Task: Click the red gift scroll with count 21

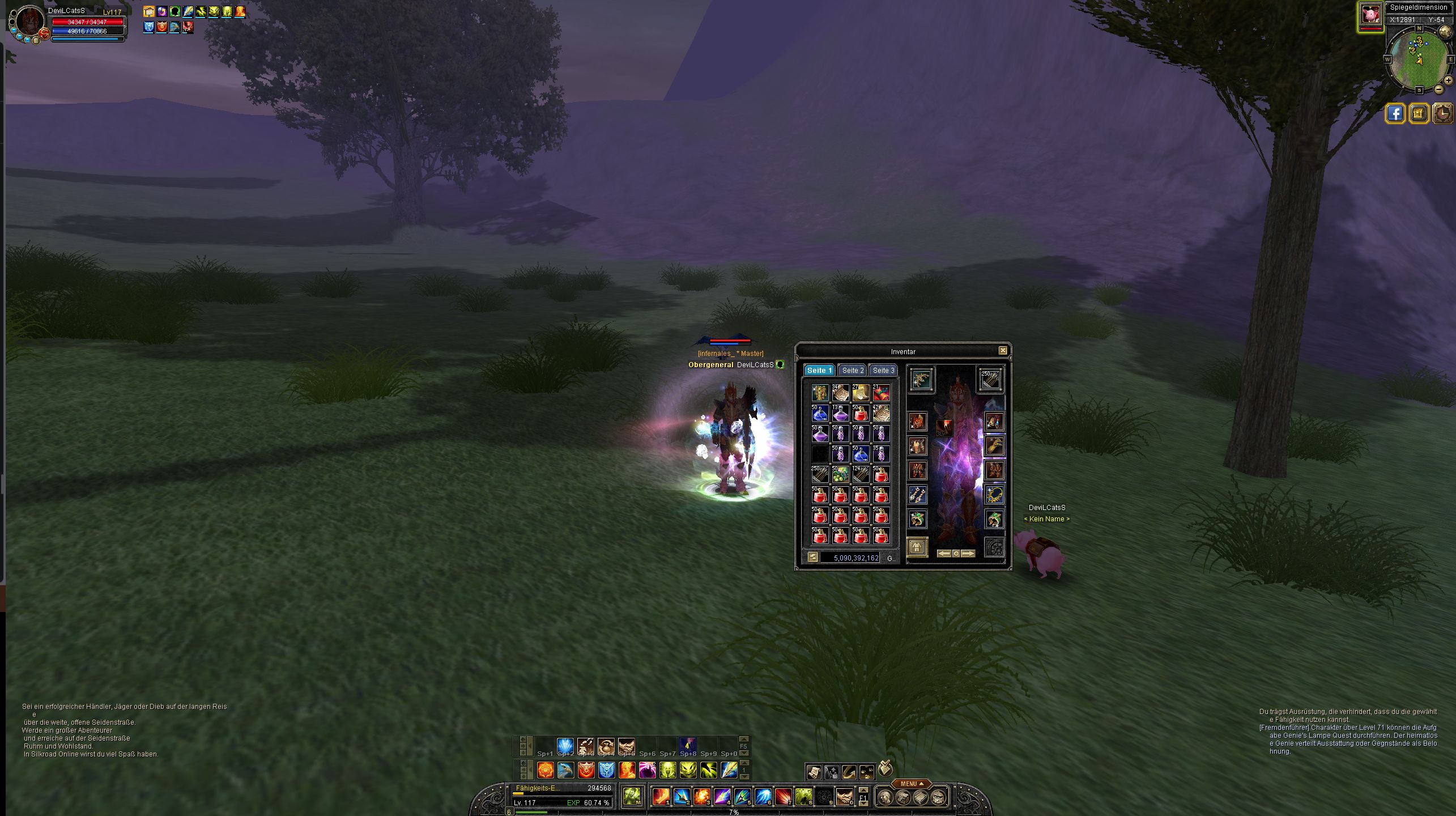Action: click(881, 392)
